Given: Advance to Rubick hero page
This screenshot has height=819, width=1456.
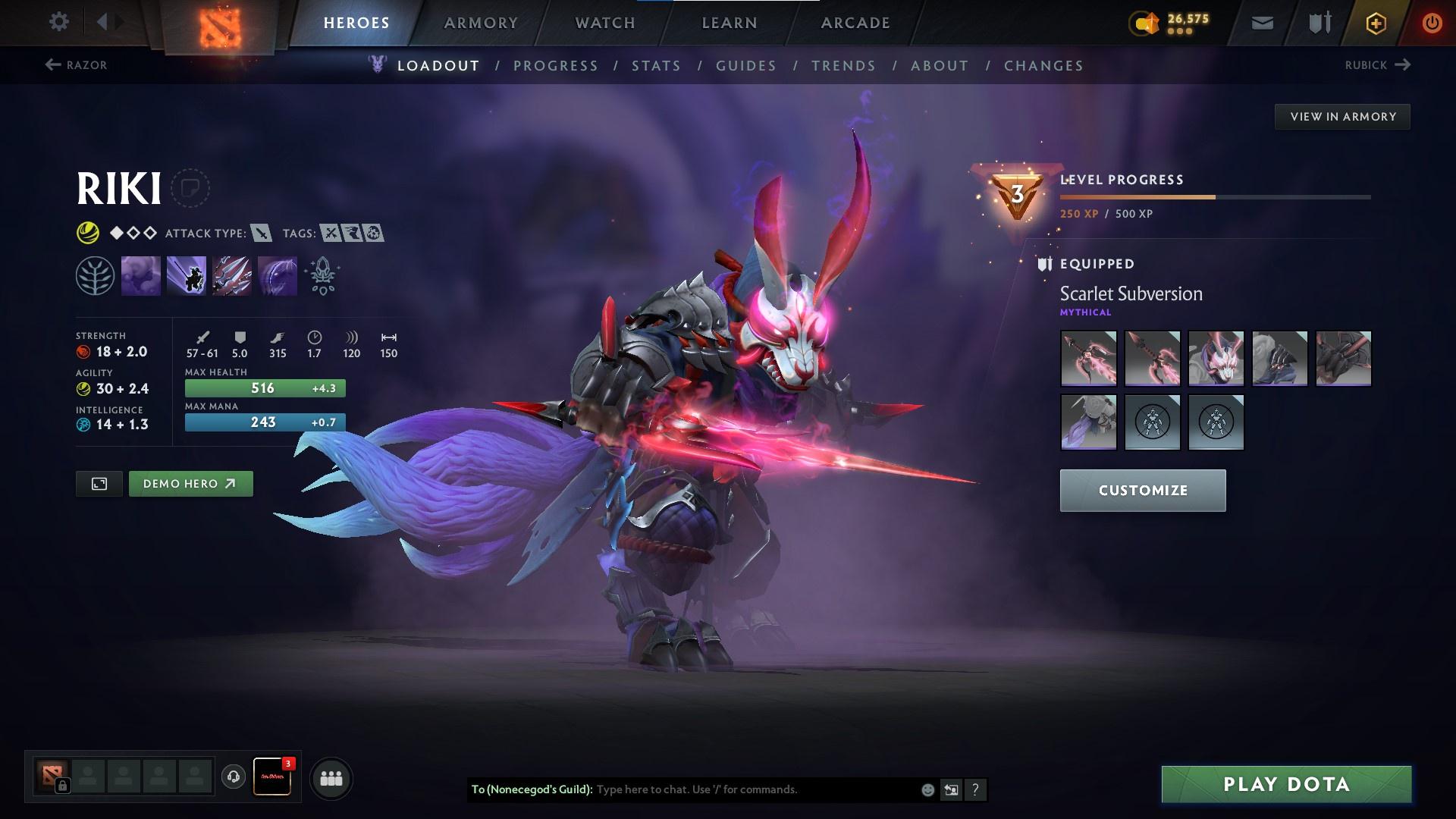Looking at the screenshot, I should coord(1379,65).
